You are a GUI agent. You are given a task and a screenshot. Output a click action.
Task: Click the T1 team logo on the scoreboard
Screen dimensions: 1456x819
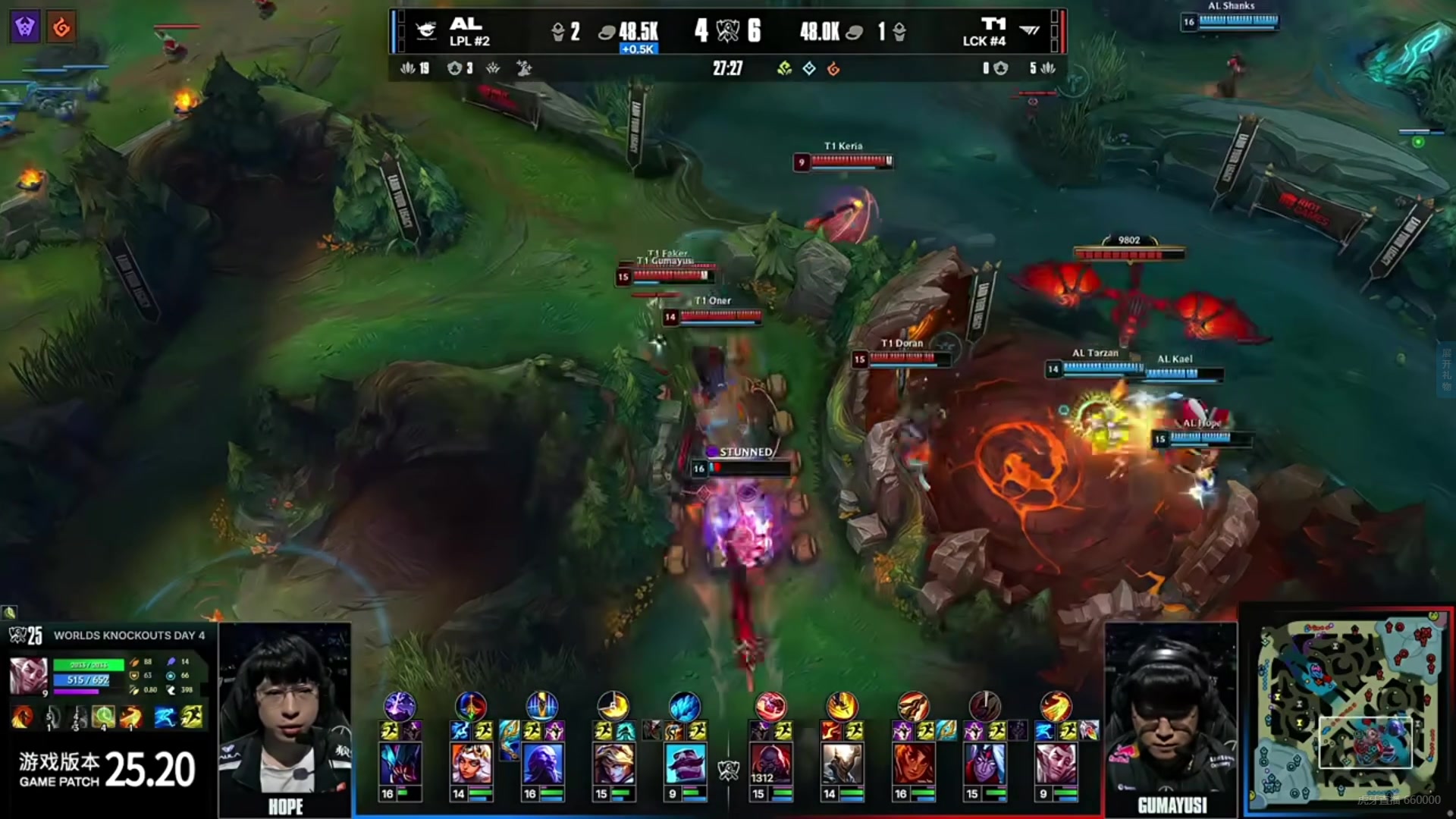(1029, 31)
